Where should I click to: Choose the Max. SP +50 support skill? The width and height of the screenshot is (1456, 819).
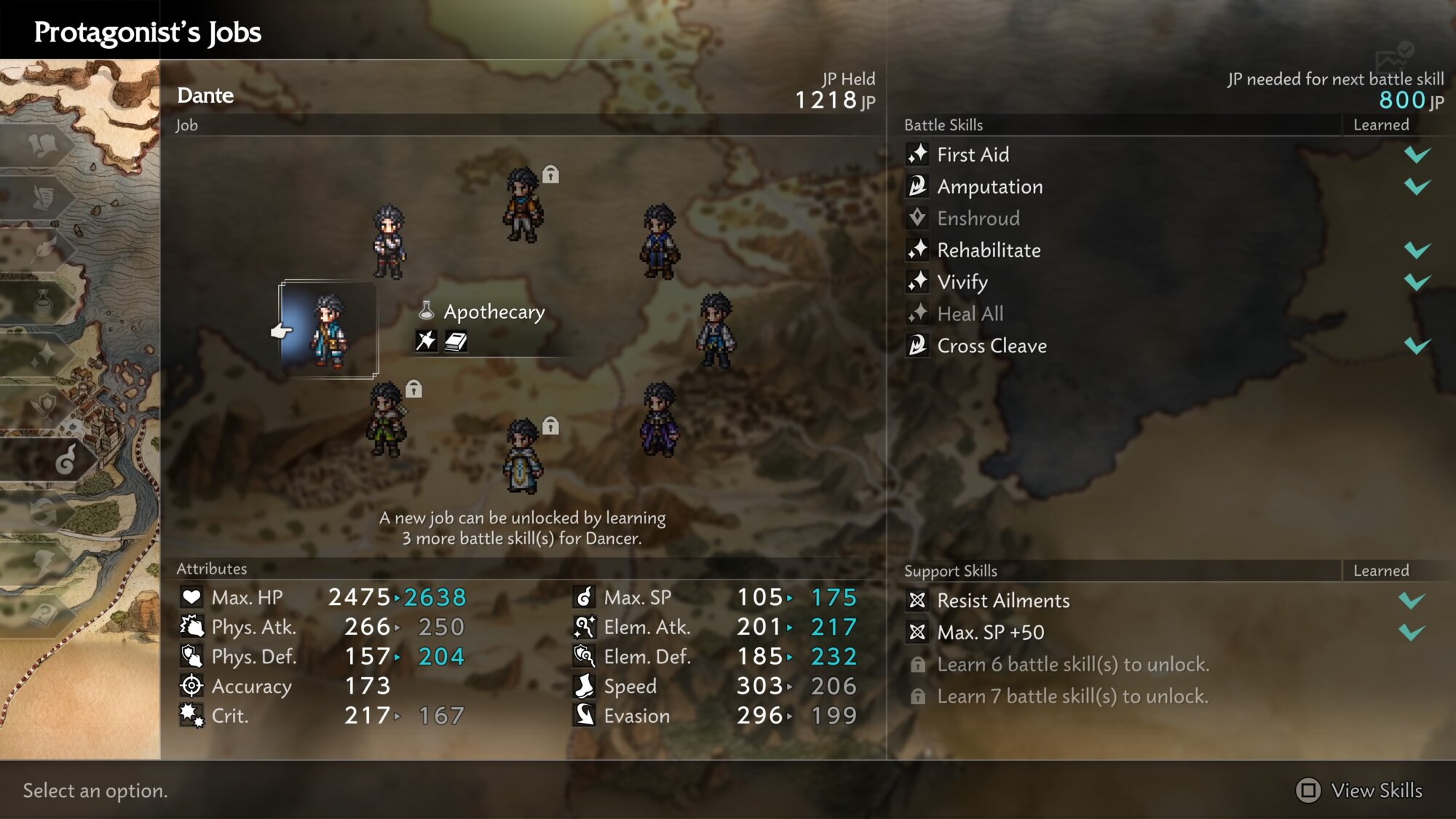click(x=990, y=633)
